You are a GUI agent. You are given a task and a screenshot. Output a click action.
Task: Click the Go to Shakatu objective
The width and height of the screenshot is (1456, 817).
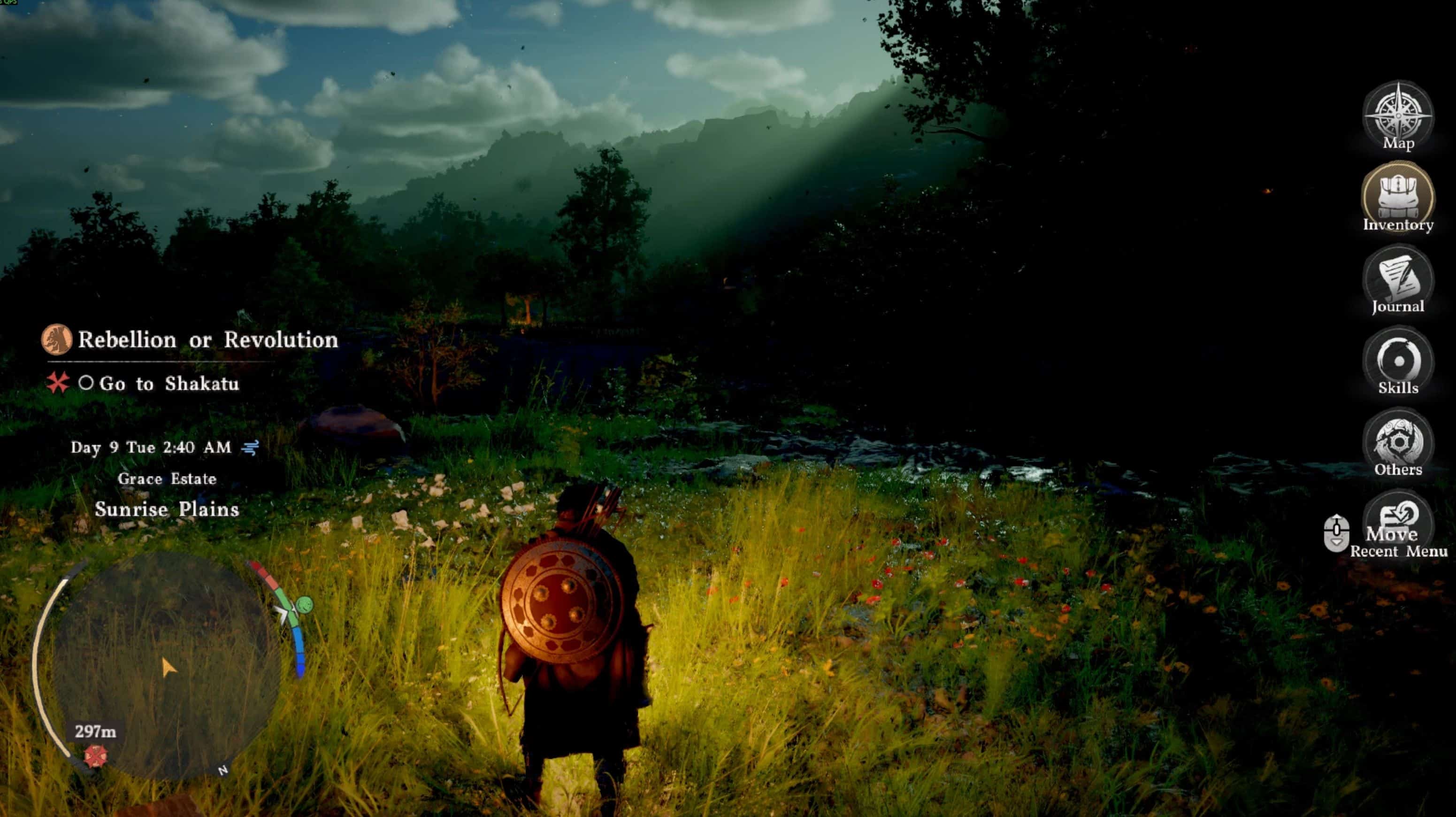169,384
